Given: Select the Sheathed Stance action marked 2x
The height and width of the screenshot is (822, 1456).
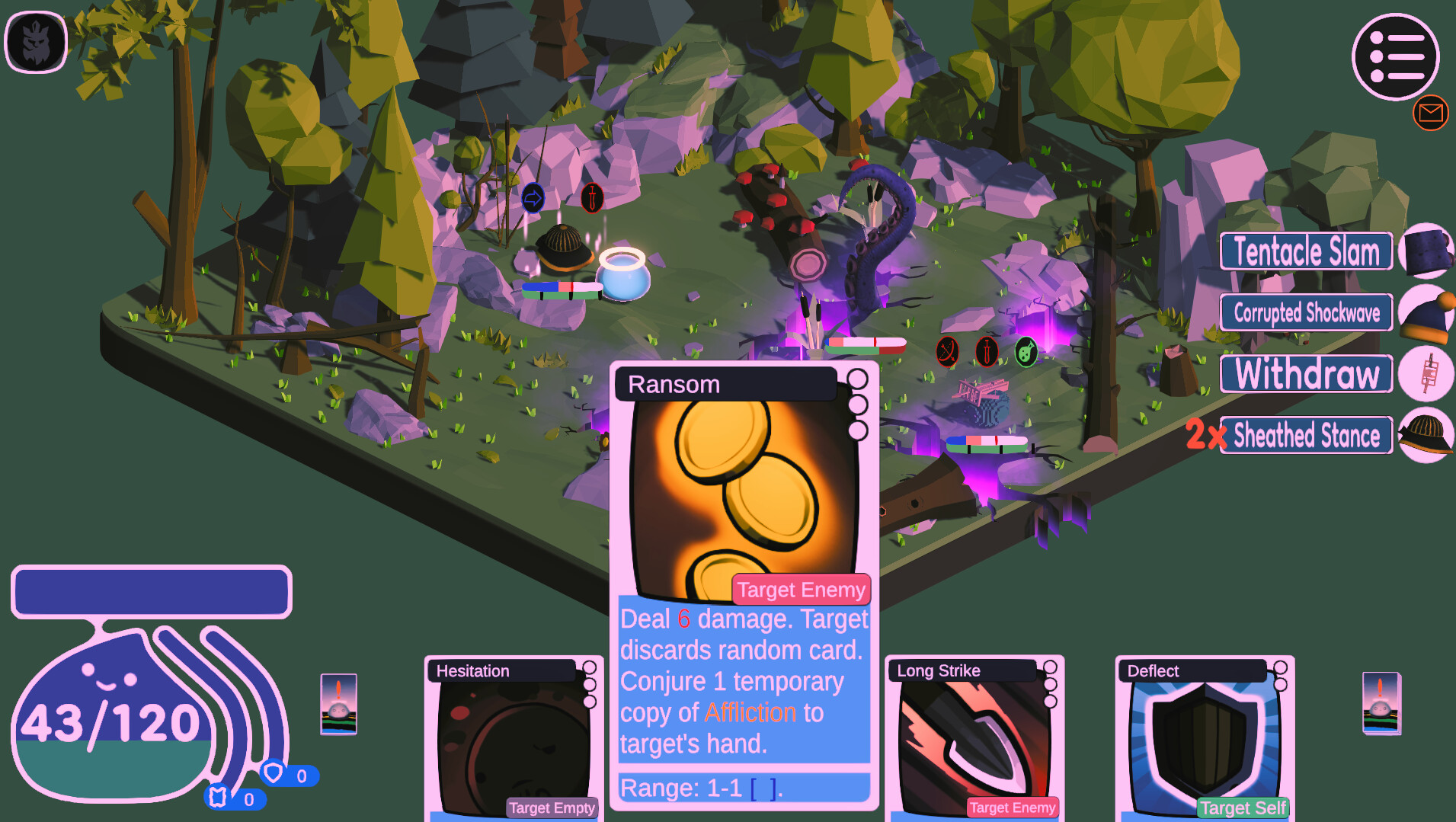Looking at the screenshot, I should (1305, 435).
